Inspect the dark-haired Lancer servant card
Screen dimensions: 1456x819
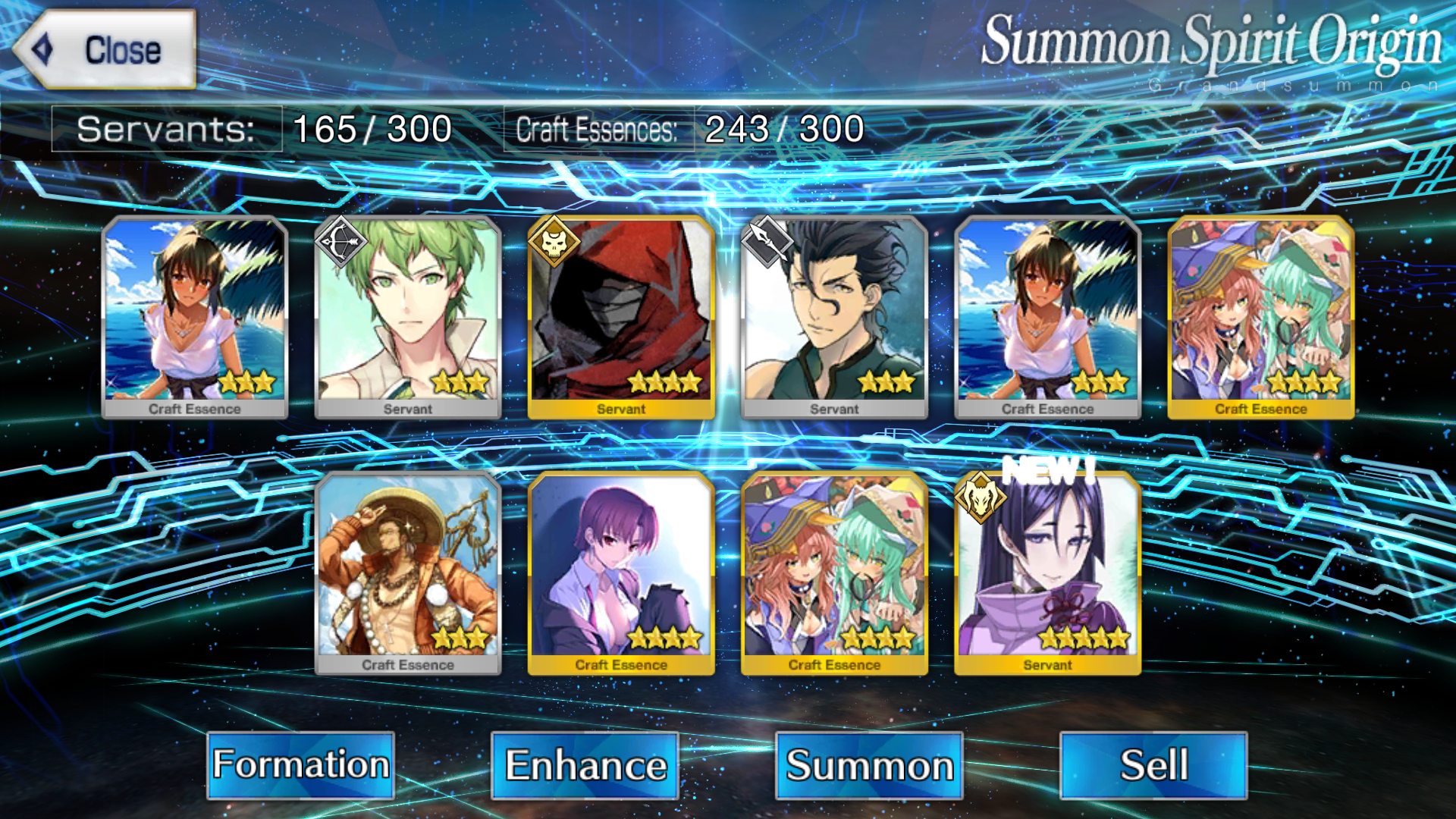tap(834, 317)
